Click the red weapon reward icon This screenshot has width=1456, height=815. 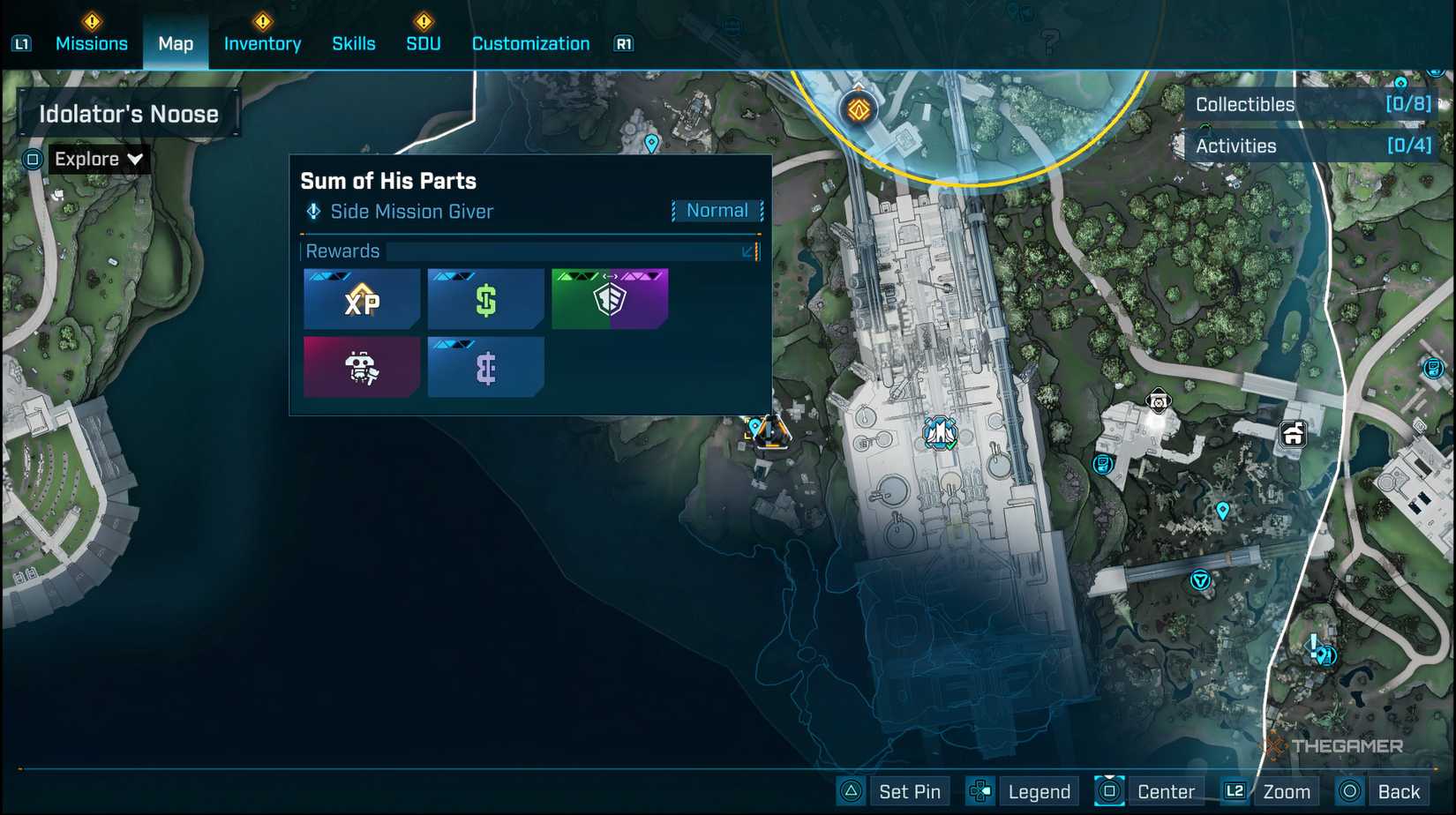(x=362, y=367)
